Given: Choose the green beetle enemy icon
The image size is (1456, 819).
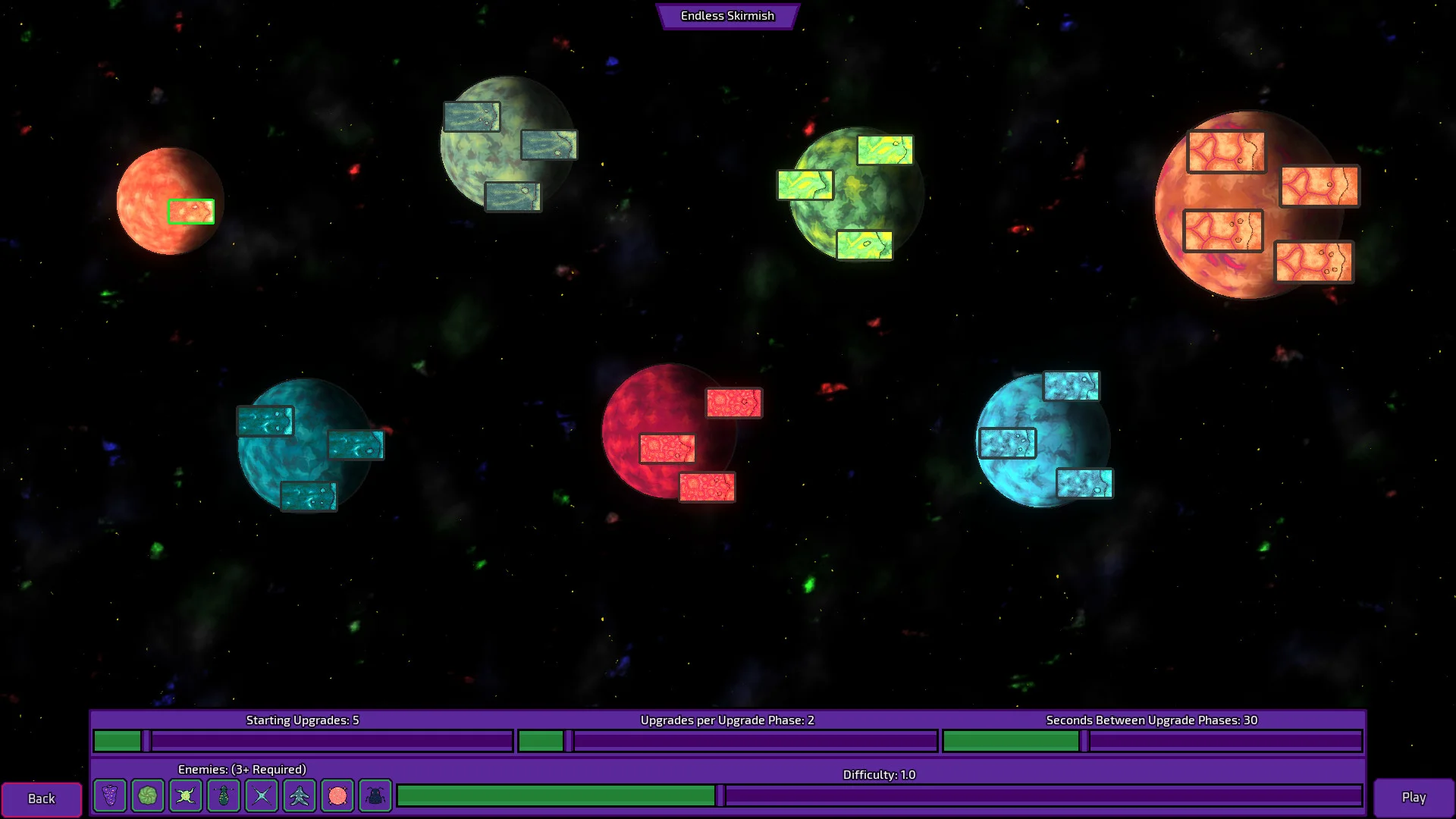Looking at the screenshot, I should [224, 795].
